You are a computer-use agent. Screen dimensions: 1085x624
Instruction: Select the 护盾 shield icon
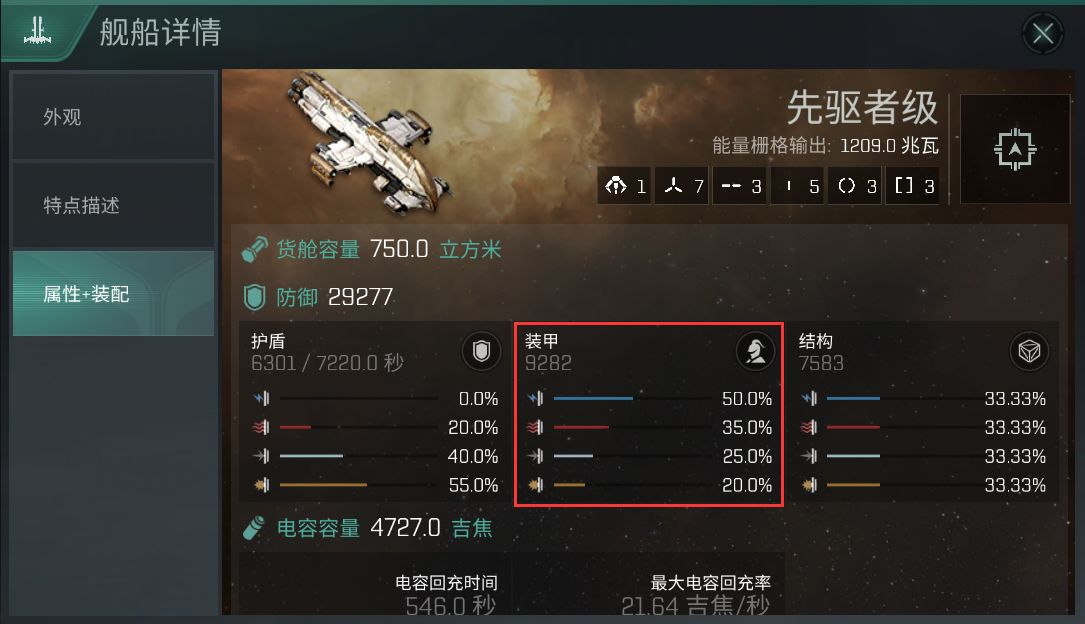(x=481, y=351)
